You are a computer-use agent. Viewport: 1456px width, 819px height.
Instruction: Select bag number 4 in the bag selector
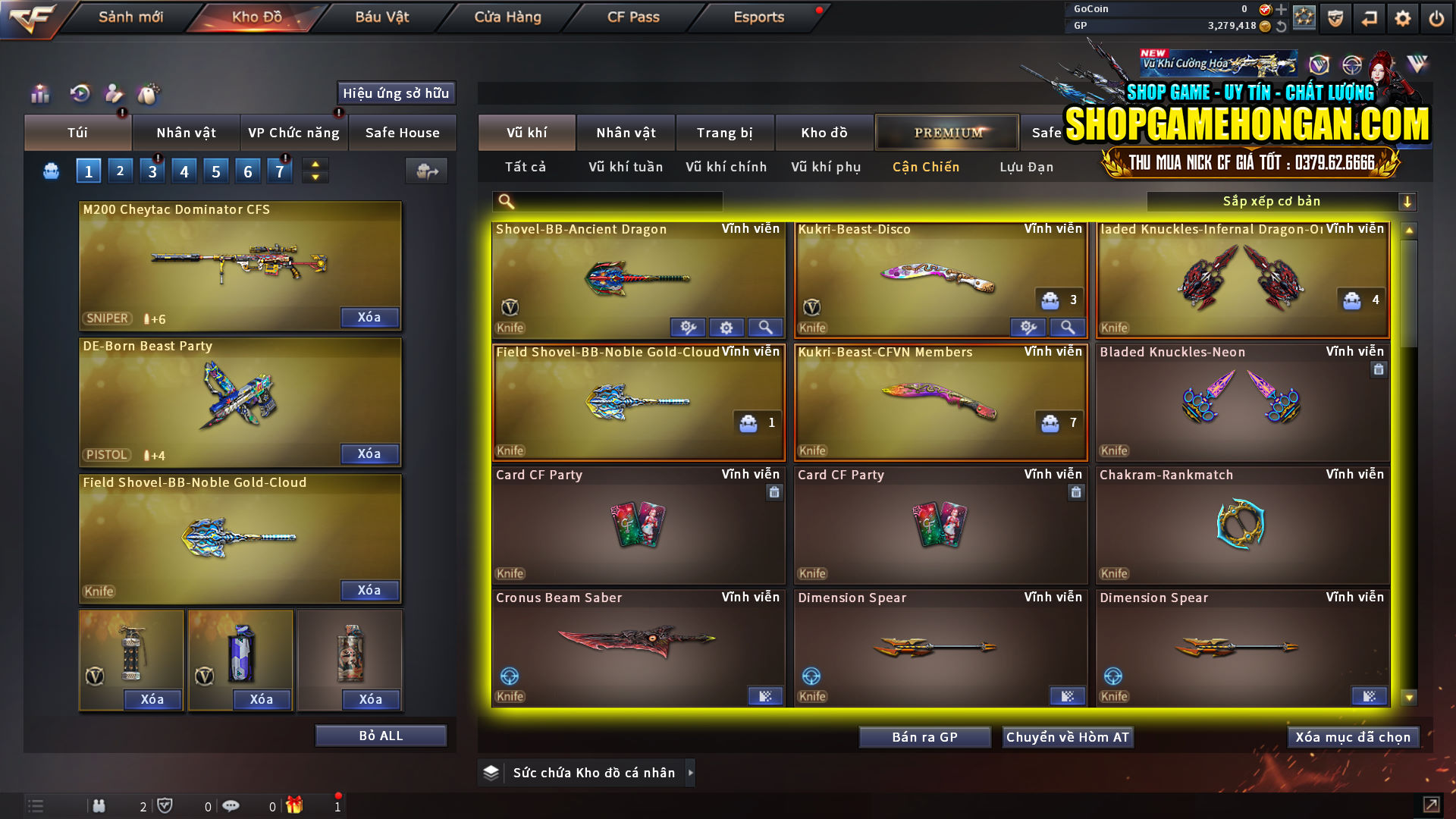tap(184, 171)
